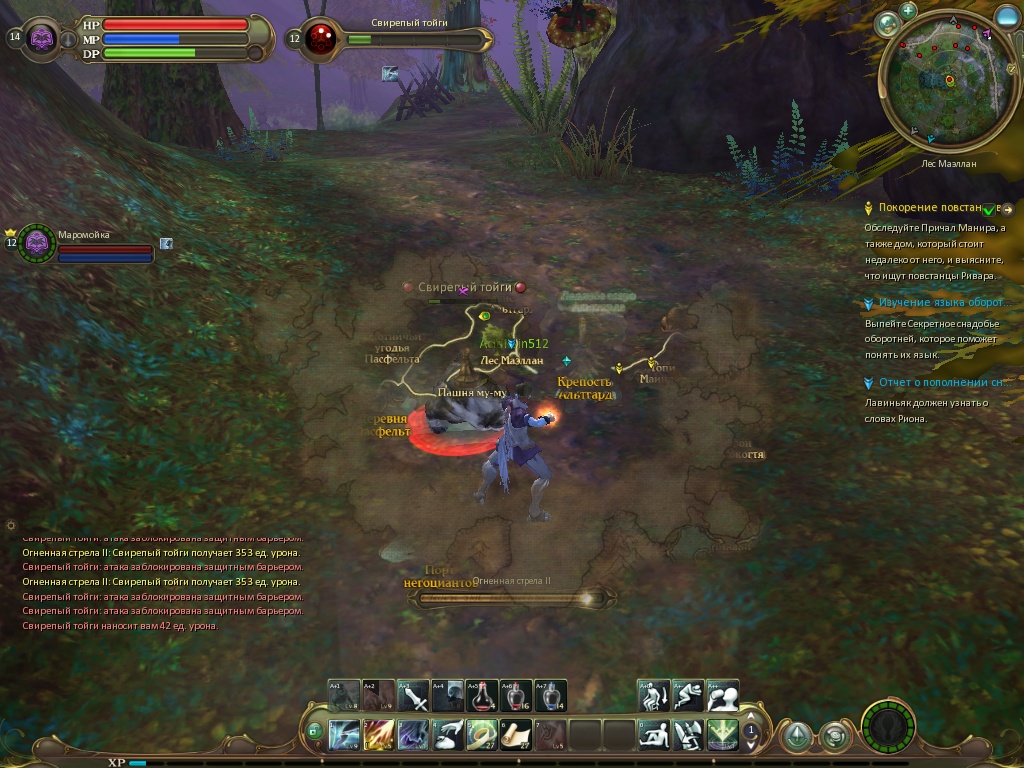Drink the red potion in the upper bar

tap(481, 695)
